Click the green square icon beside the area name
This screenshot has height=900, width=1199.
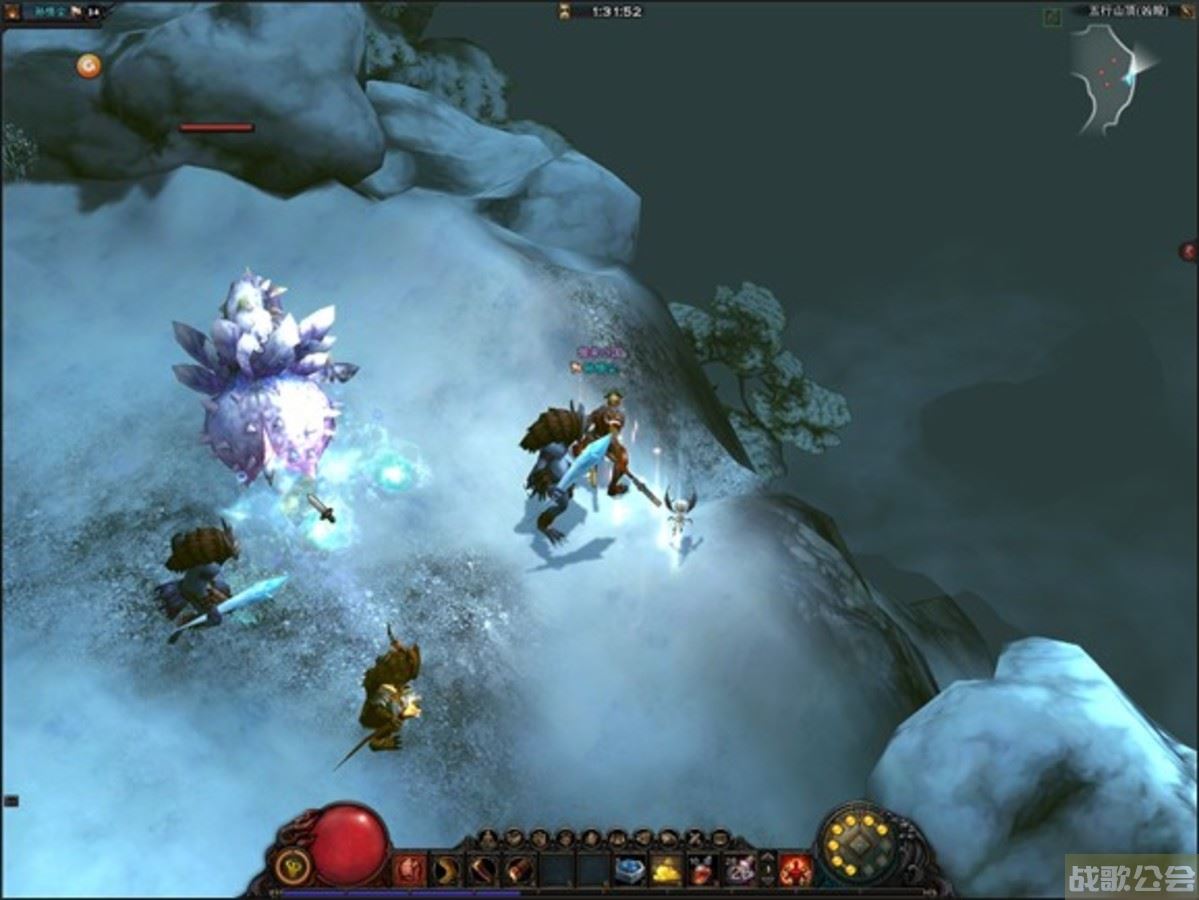[1052, 15]
